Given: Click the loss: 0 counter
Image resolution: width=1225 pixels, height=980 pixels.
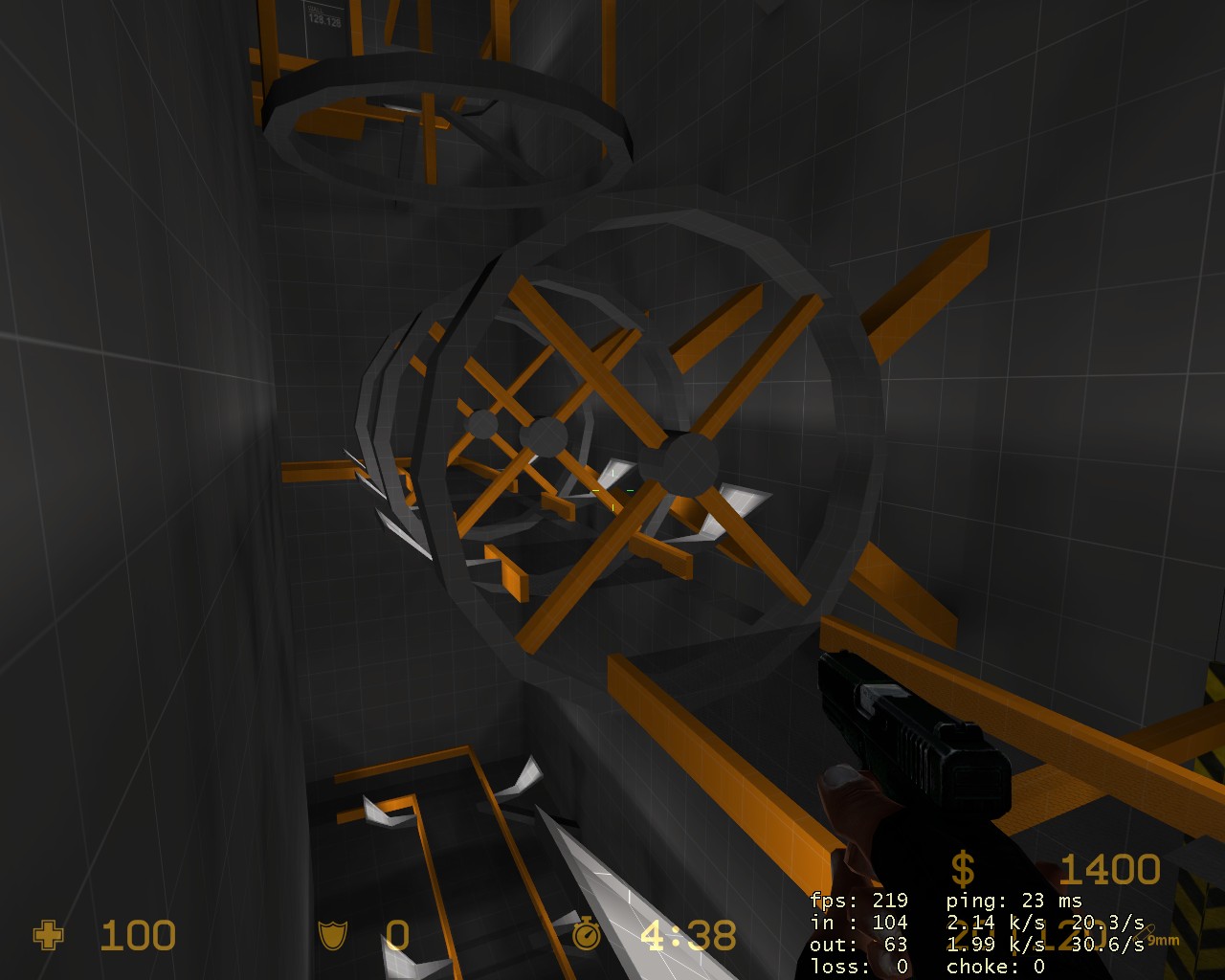Looking at the screenshot, I should pos(859,967).
